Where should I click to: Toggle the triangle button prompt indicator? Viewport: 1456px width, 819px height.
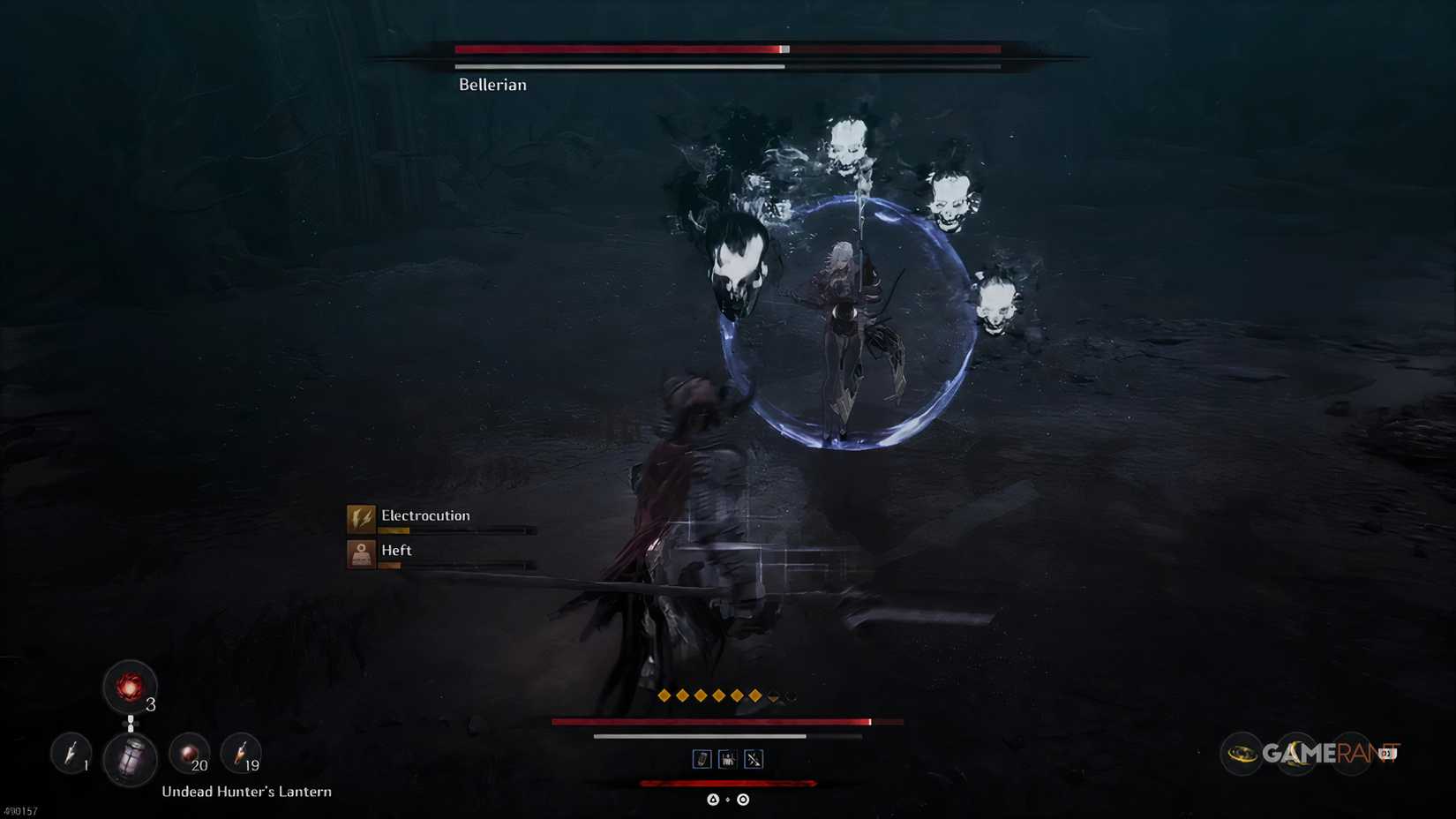(x=713, y=800)
